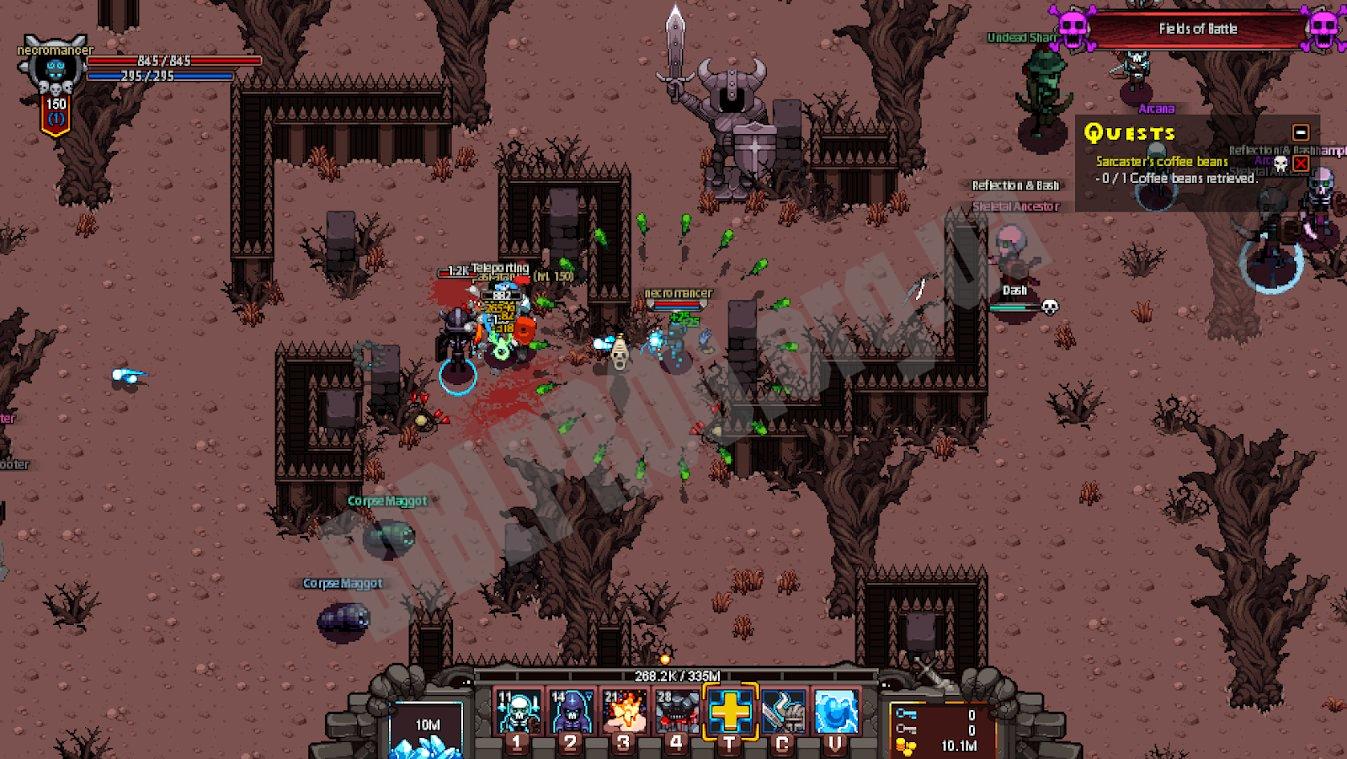The image size is (1347, 759).
Task: Use the sword and gauntlet skill on C
Action: (784, 712)
